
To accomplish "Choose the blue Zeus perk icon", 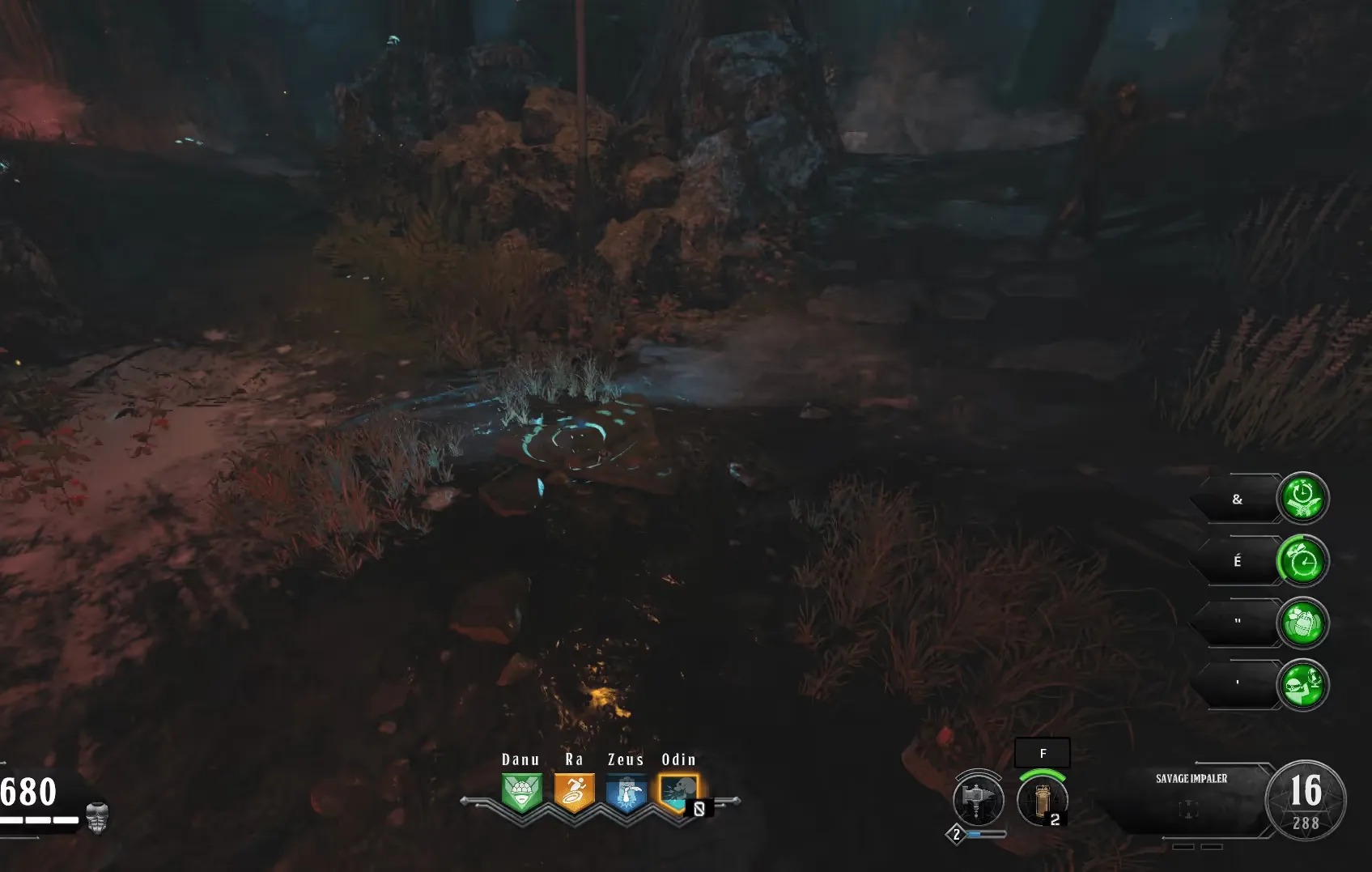I will pos(627,793).
